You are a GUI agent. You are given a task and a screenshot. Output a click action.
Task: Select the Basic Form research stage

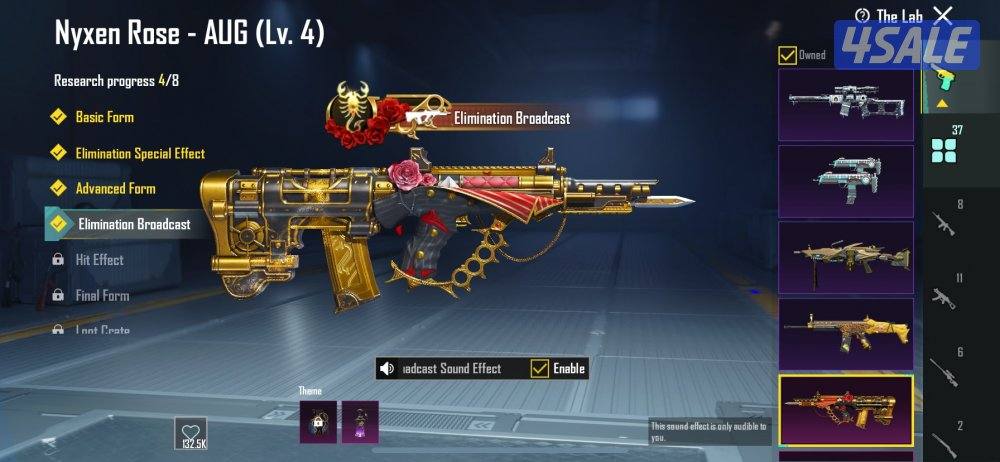[104, 117]
